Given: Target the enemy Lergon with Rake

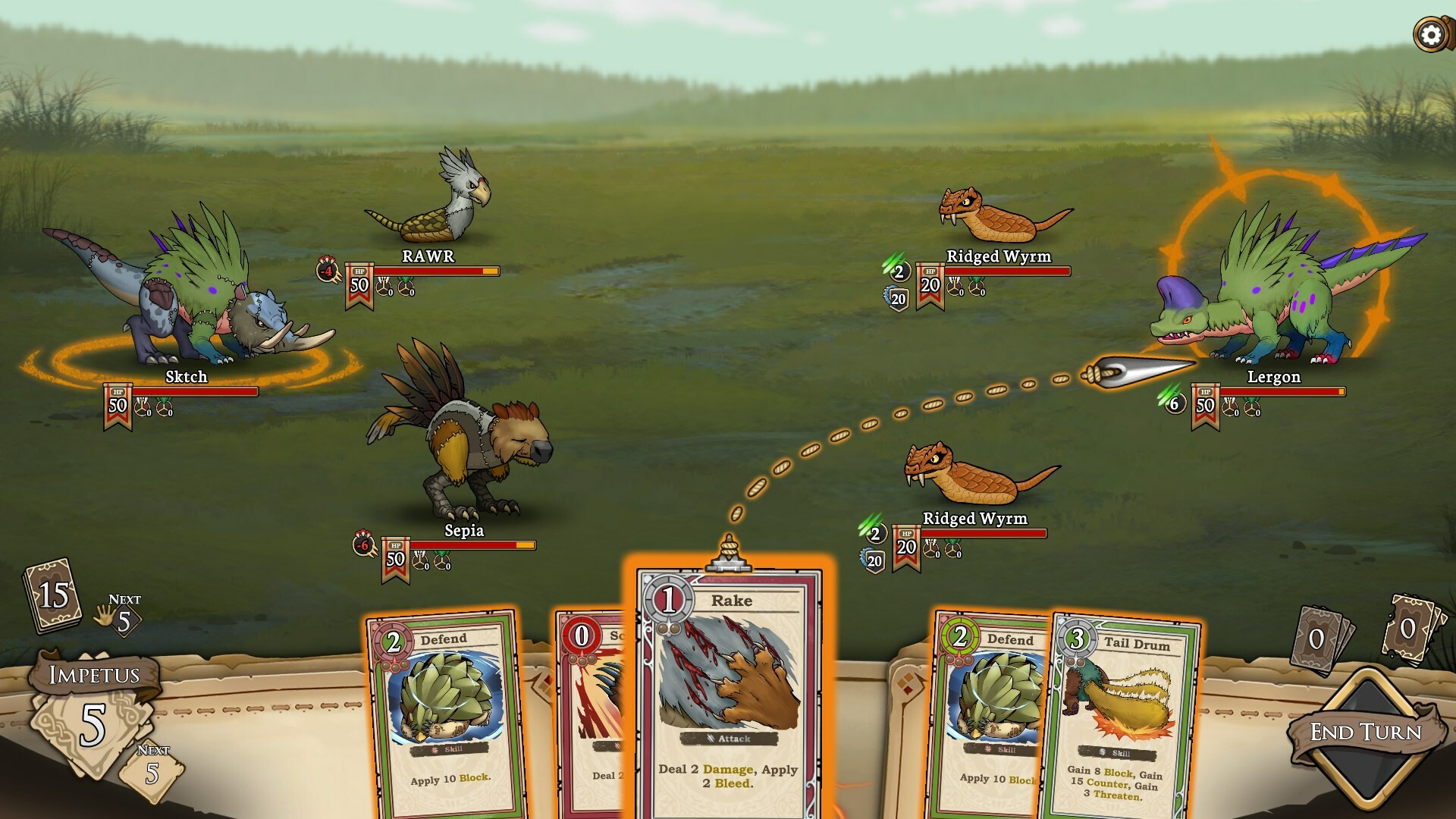Looking at the screenshot, I should (x=1274, y=303).
